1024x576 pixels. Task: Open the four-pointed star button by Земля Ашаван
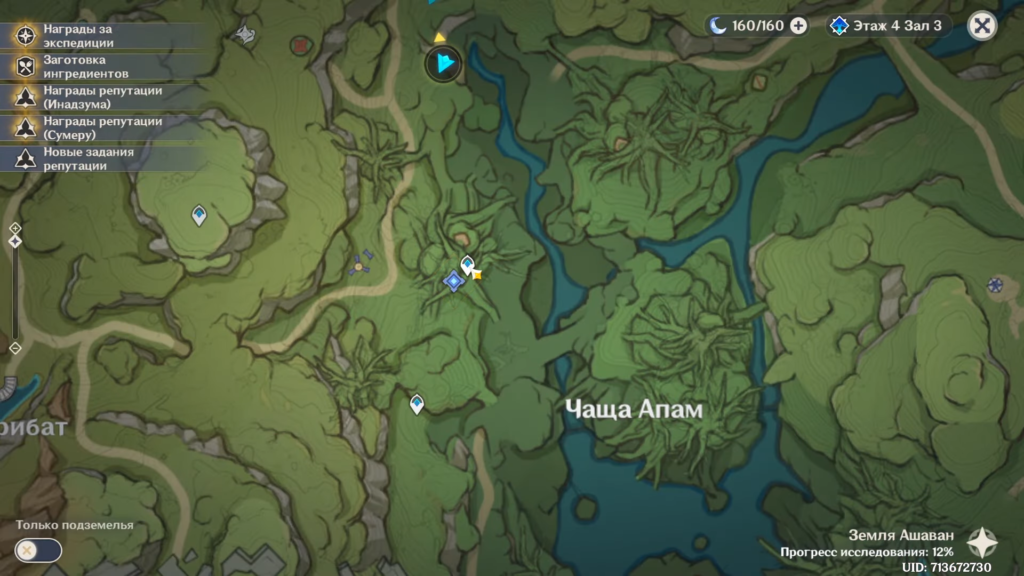click(981, 542)
